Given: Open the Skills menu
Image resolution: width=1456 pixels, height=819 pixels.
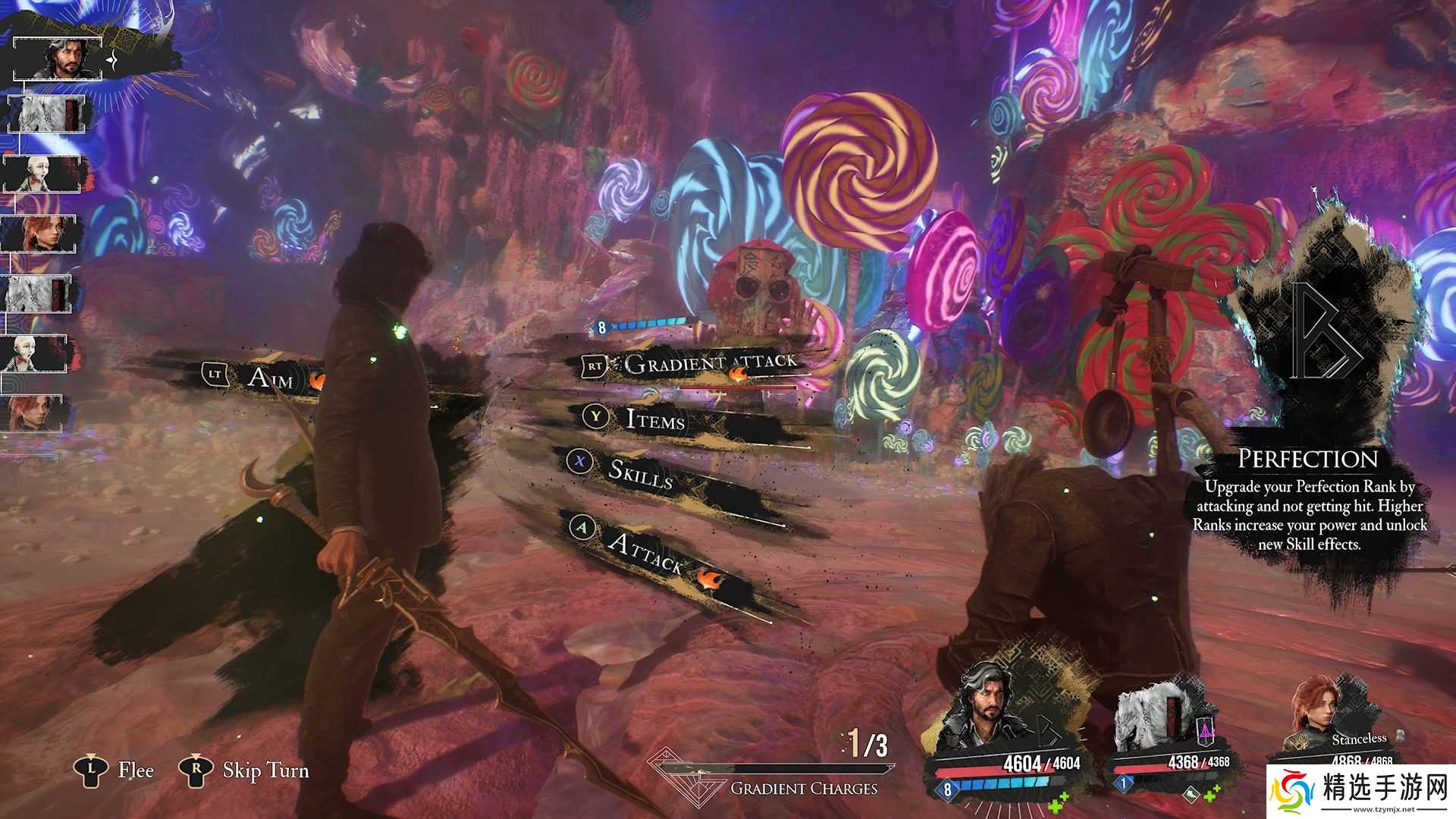Looking at the screenshot, I should (641, 472).
